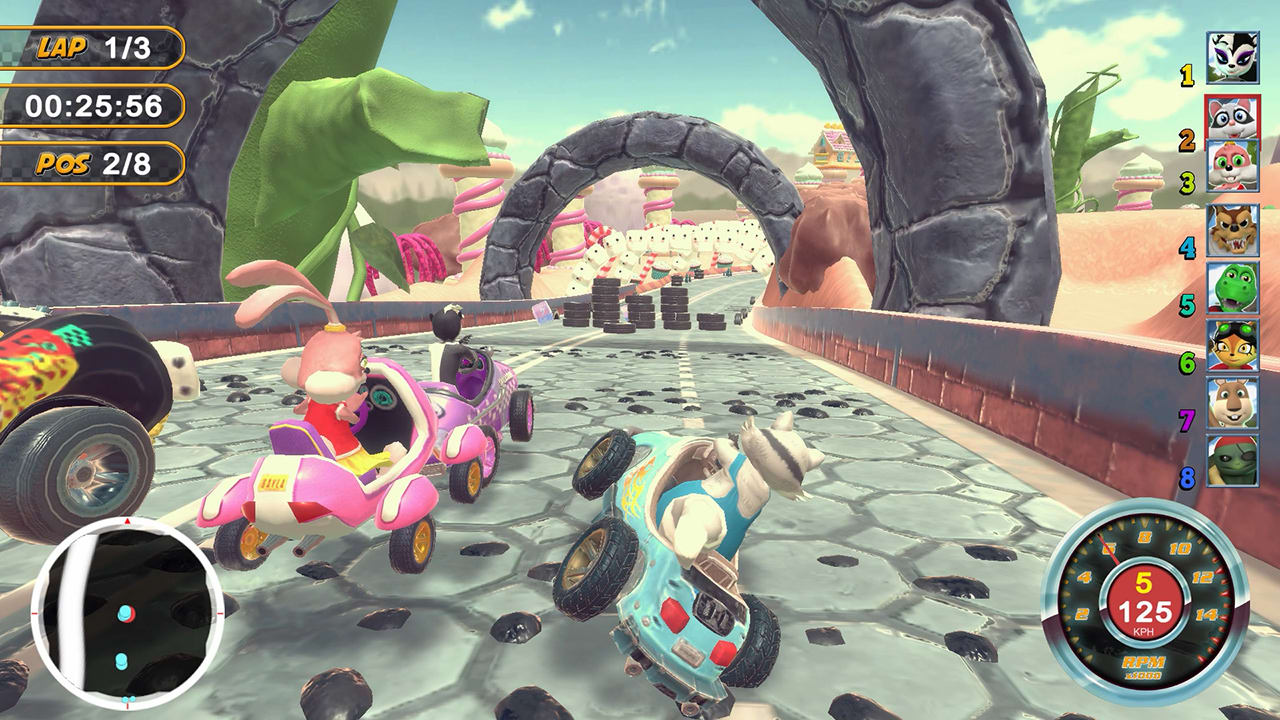The height and width of the screenshot is (720, 1280).
Task: Click the yellow rank number 1 beside the portraits
Action: click(1185, 74)
